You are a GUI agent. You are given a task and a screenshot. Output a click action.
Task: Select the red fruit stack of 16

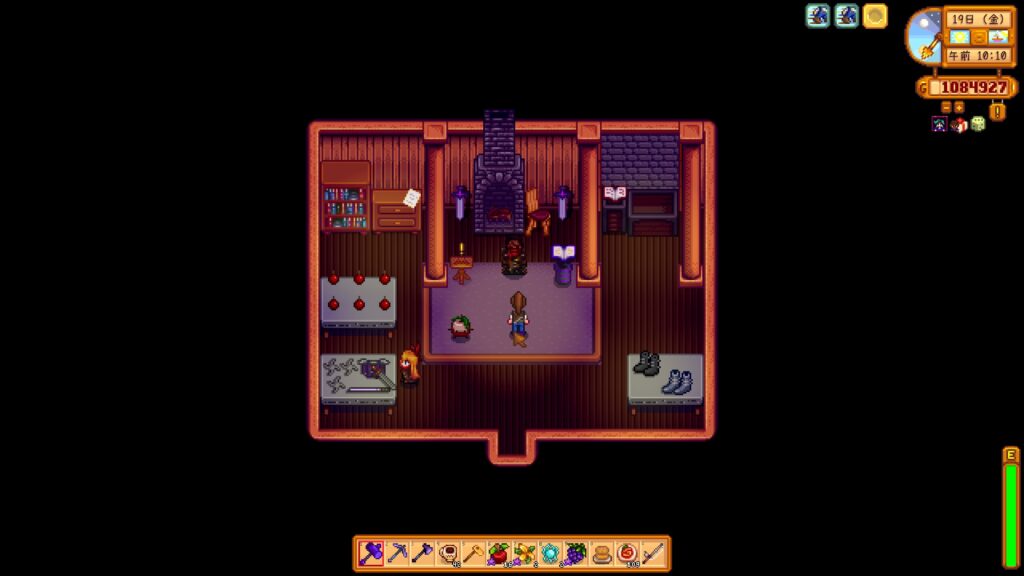498,553
